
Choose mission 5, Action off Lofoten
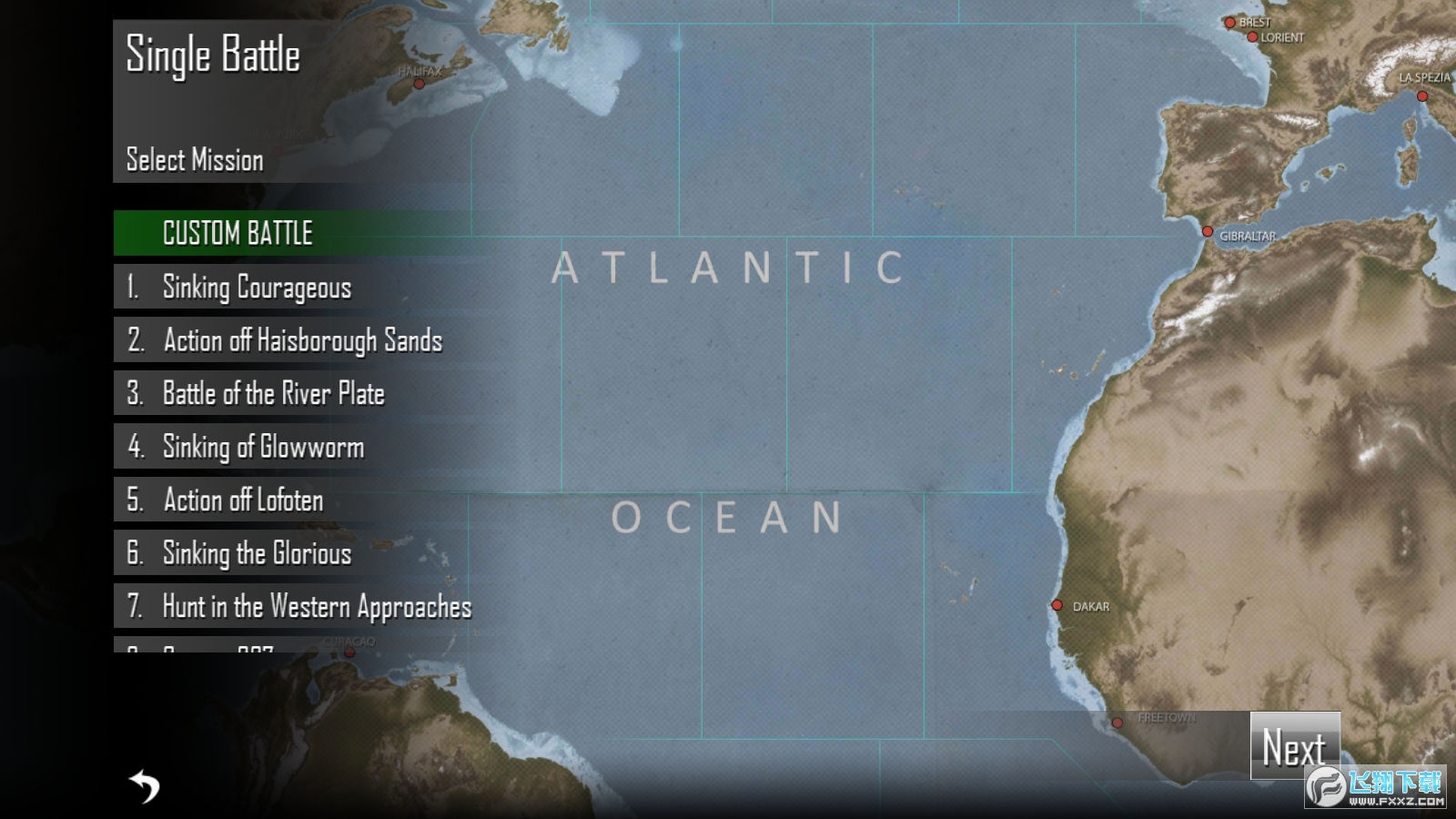(241, 500)
